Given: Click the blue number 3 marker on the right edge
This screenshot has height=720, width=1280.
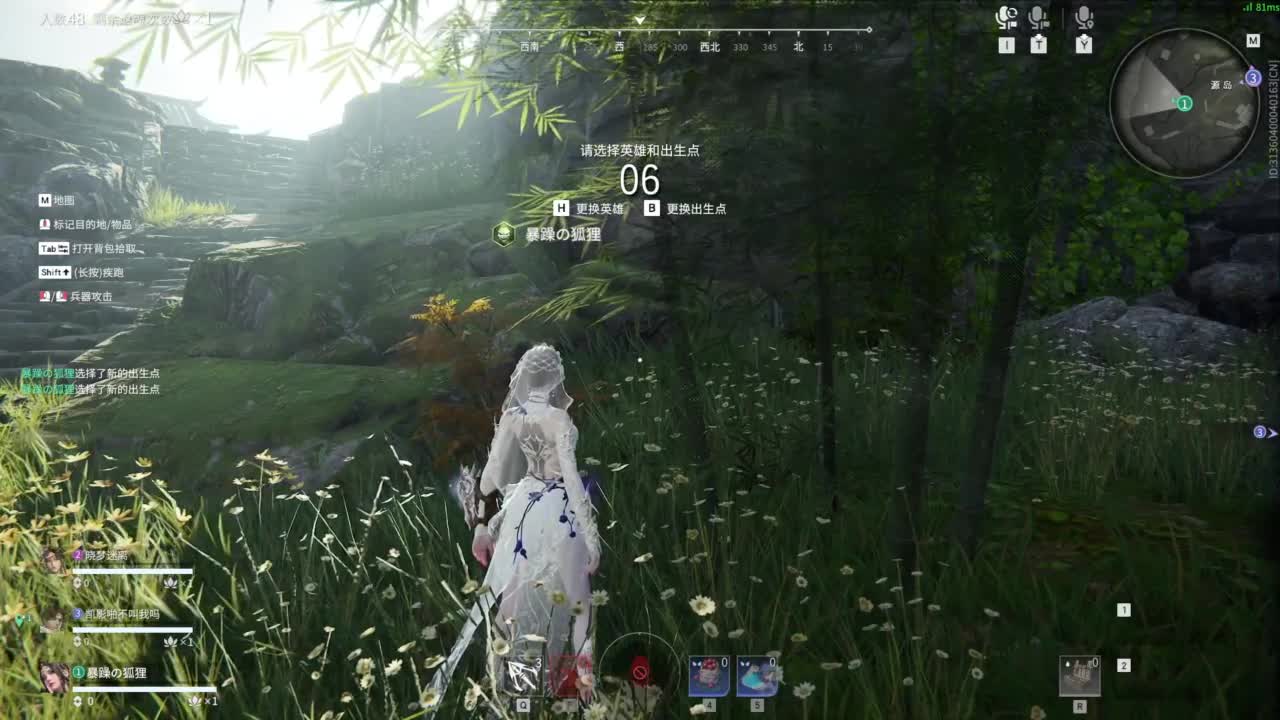Looking at the screenshot, I should [x=1261, y=431].
